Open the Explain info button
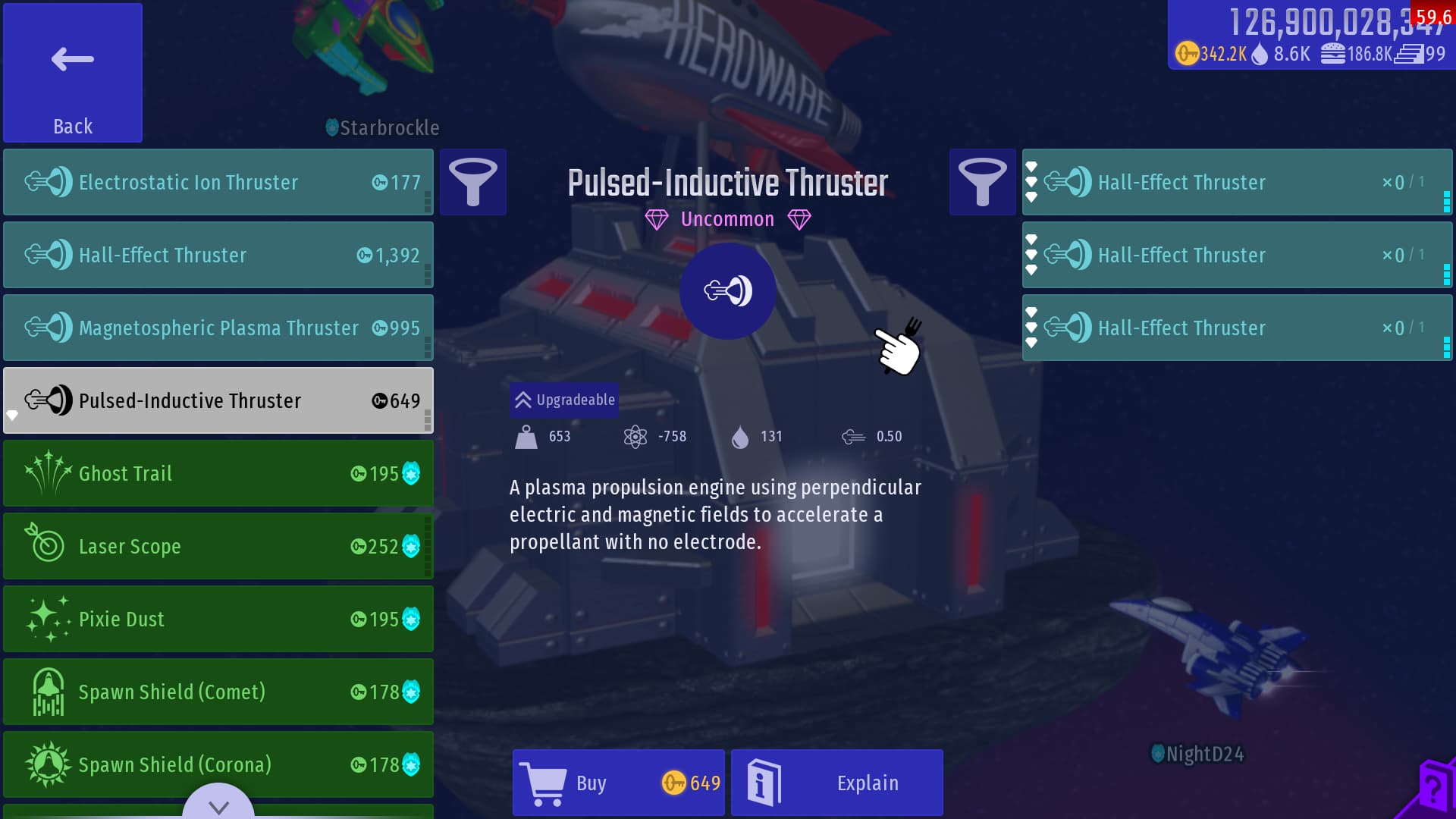 (837, 783)
